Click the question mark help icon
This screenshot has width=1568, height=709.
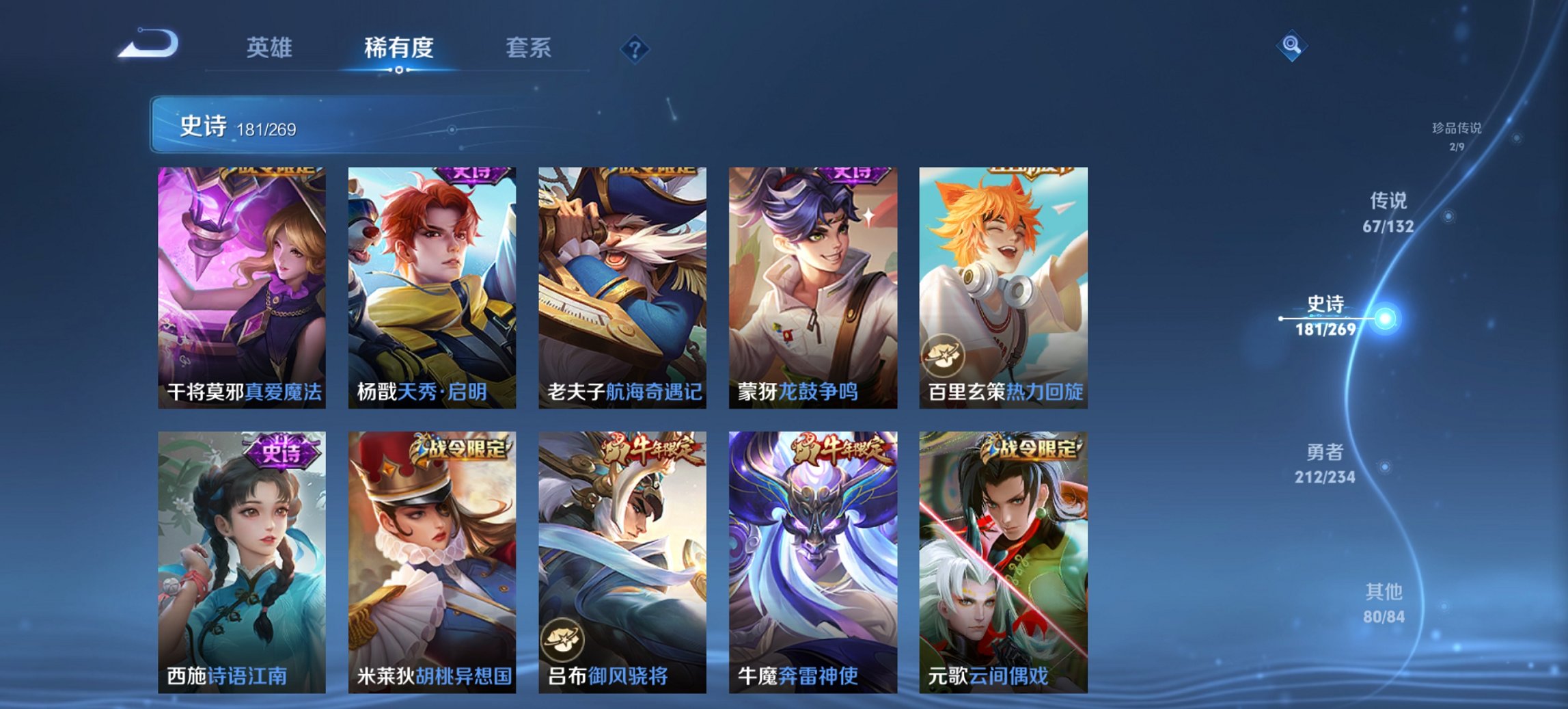(635, 48)
